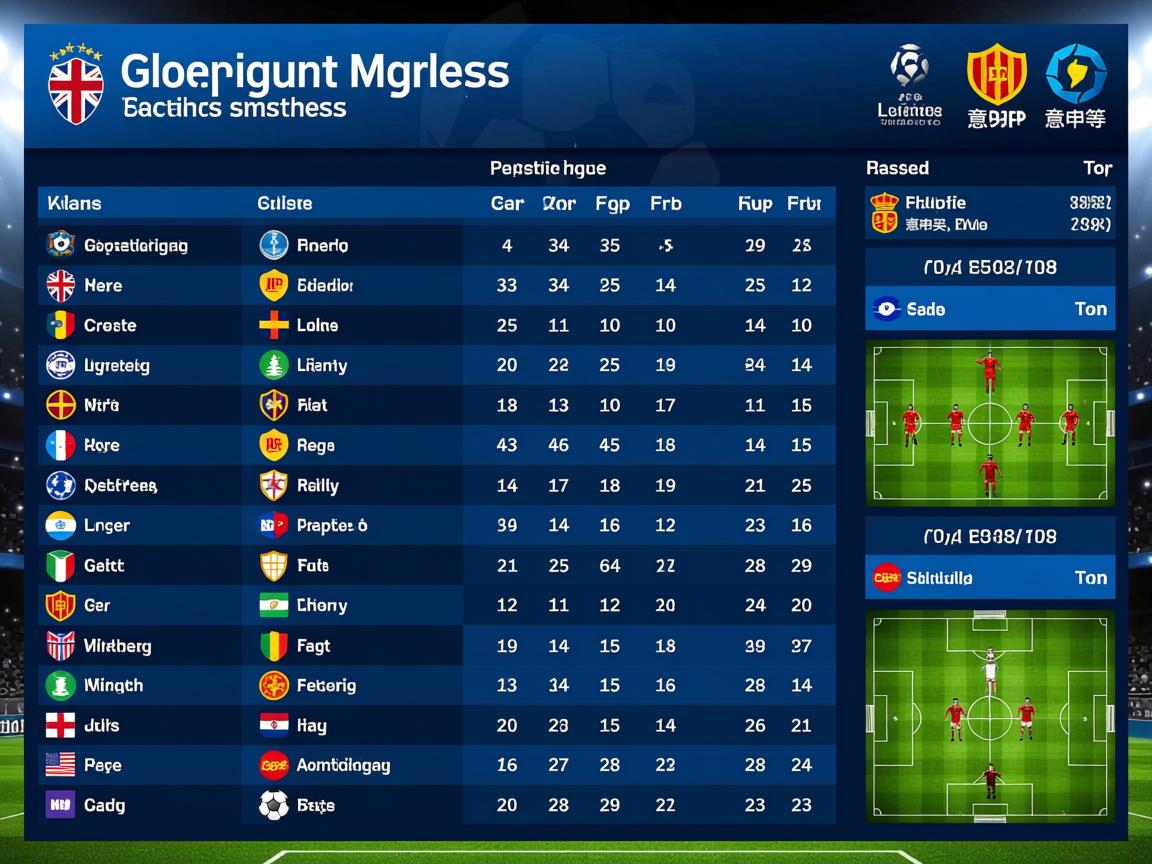This screenshot has height=864, width=1152.
Task: Select the Cadg team row
Action: click(x=104, y=806)
